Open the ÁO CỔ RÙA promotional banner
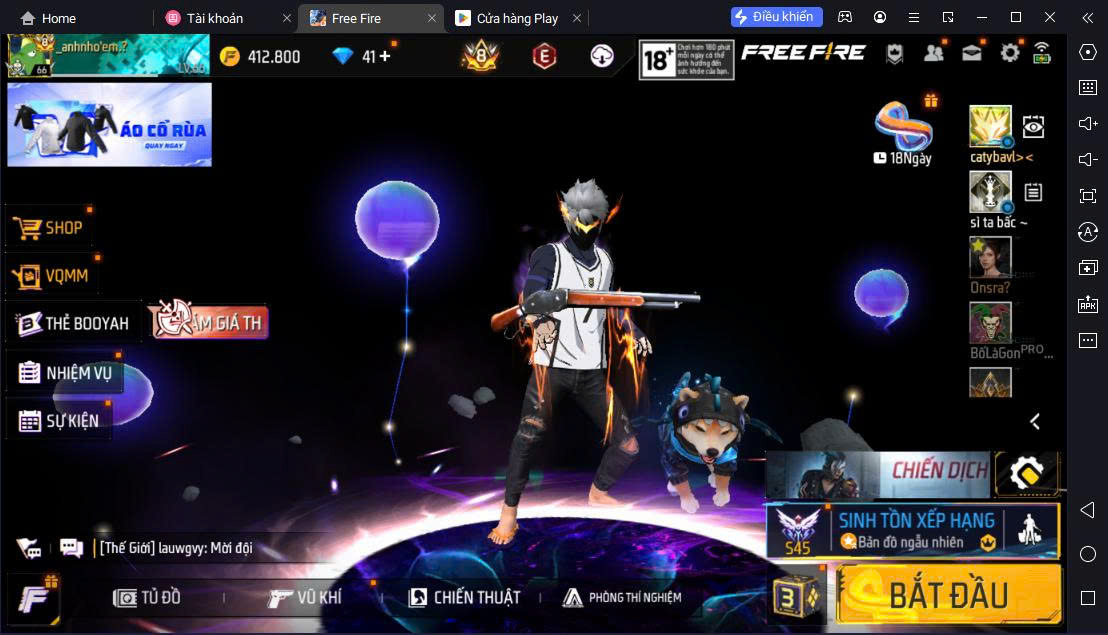This screenshot has width=1108, height=635. click(x=109, y=124)
